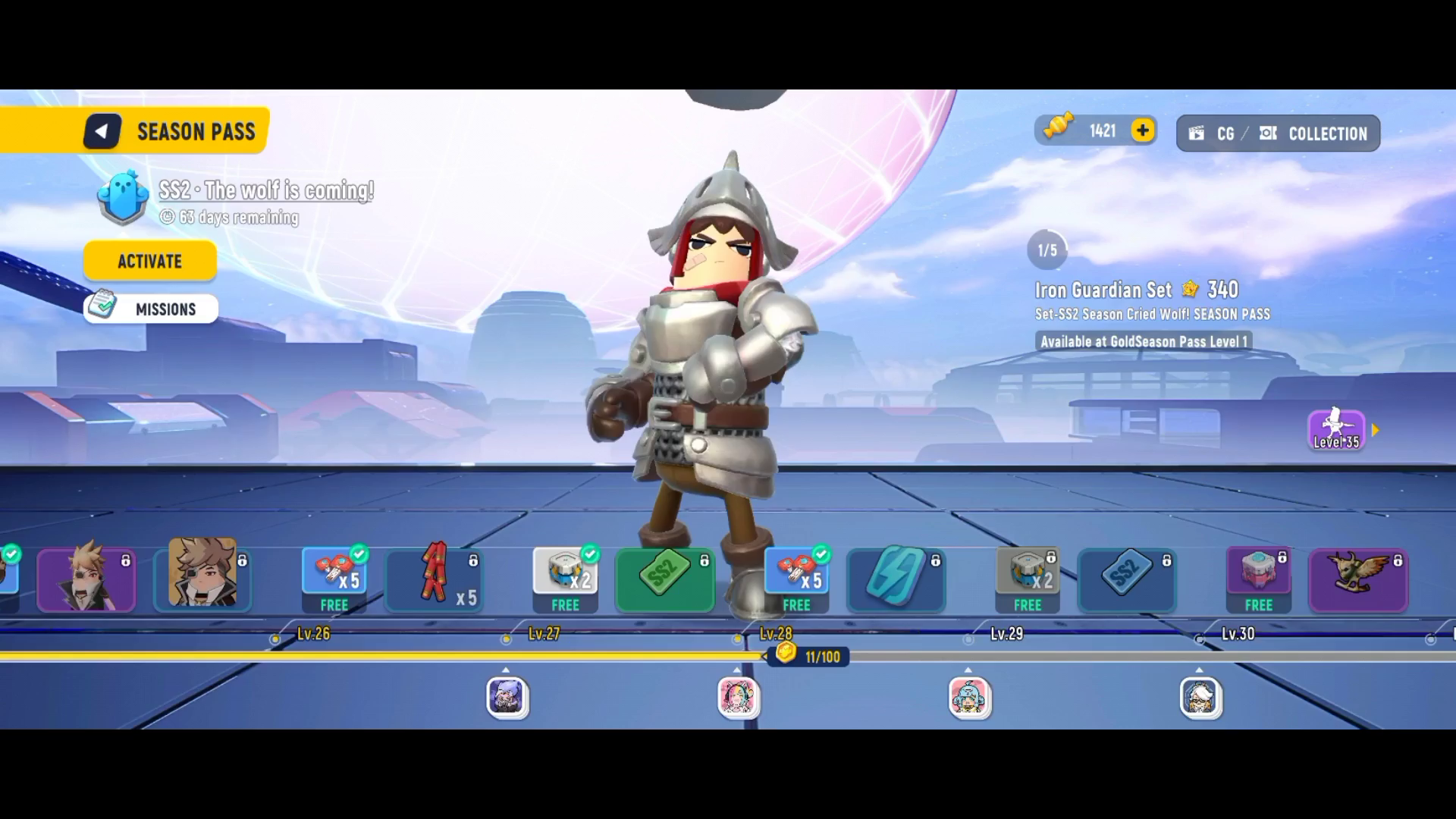Image resolution: width=1456 pixels, height=819 pixels.
Task: Select the griffin pet reward at Lv.30
Action: (x=1357, y=579)
